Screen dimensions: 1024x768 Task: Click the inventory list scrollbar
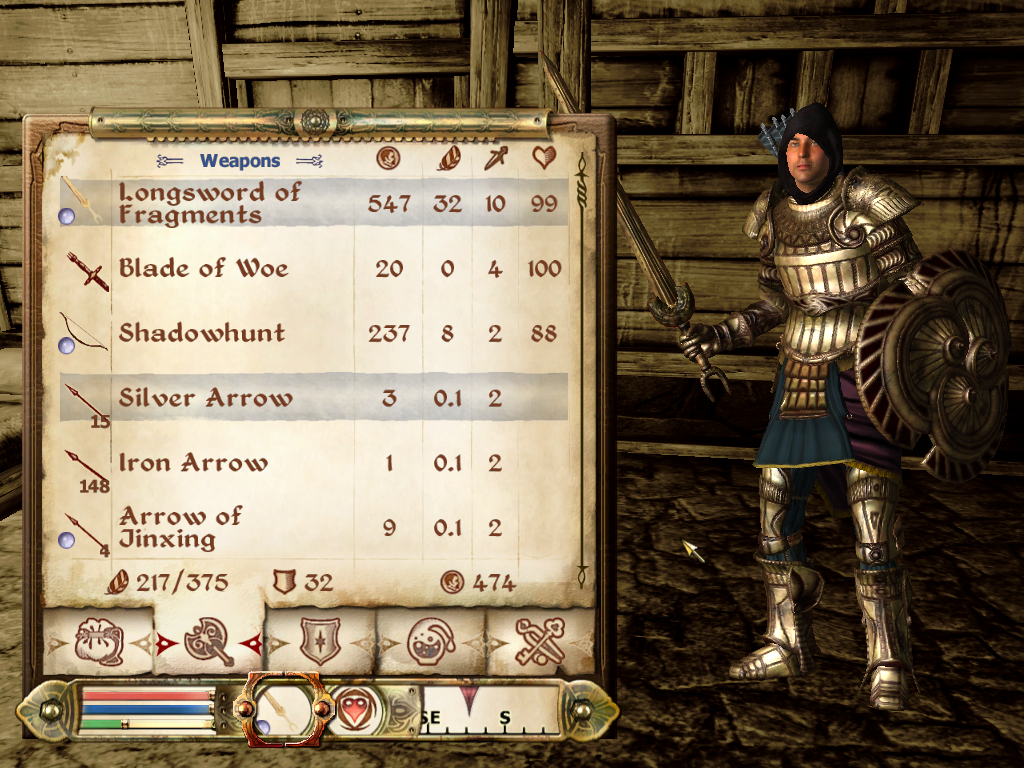[581, 370]
